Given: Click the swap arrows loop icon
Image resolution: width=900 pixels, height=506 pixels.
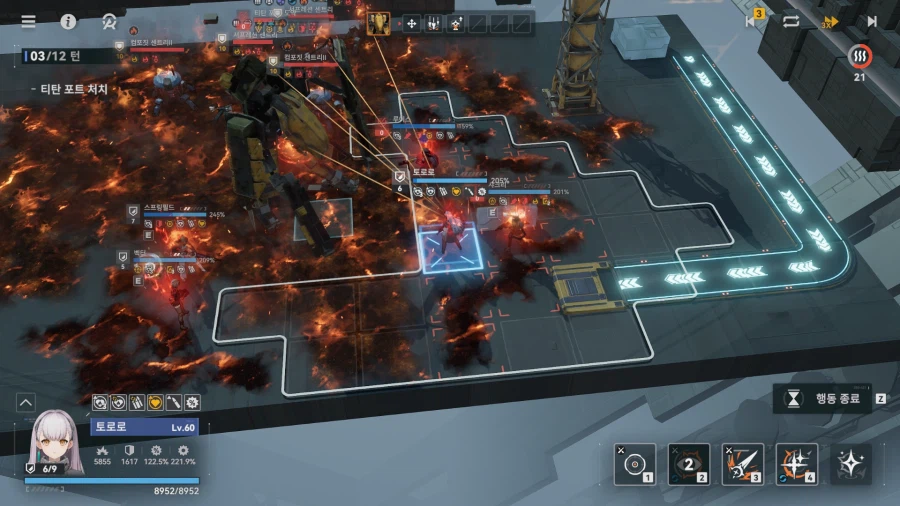Looking at the screenshot, I should (x=791, y=20).
